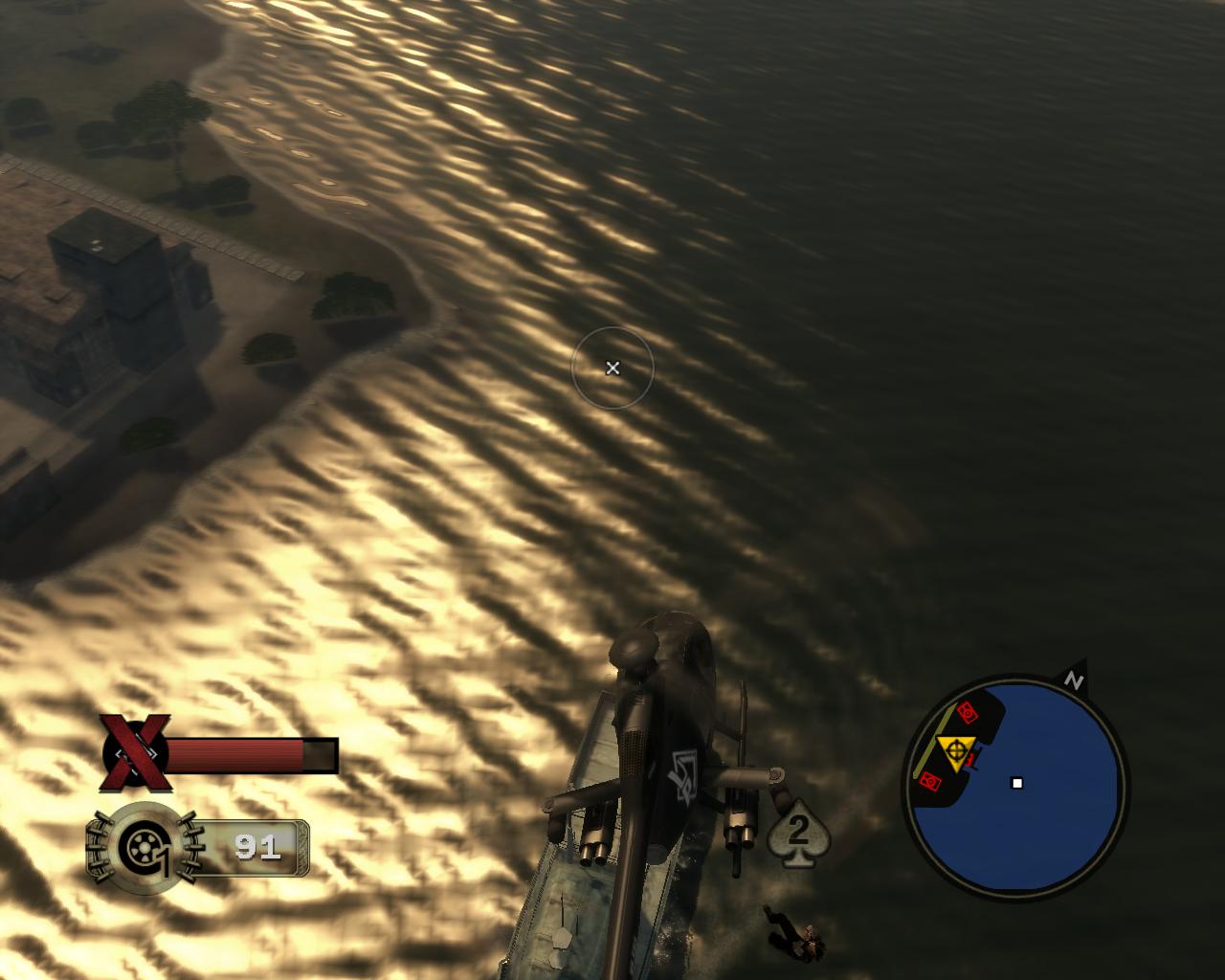Select the white player square in the minimap center

(1016, 784)
